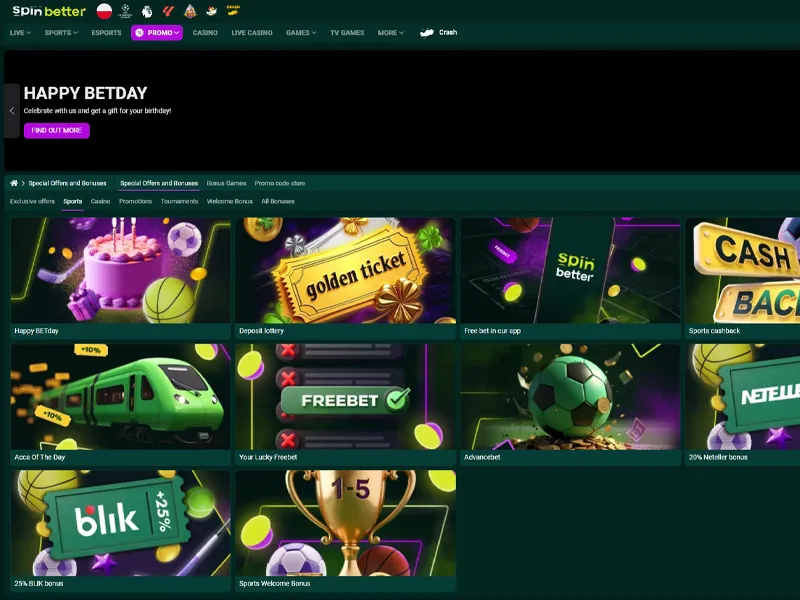Open the TV Games section
800x600 pixels.
(x=347, y=33)
